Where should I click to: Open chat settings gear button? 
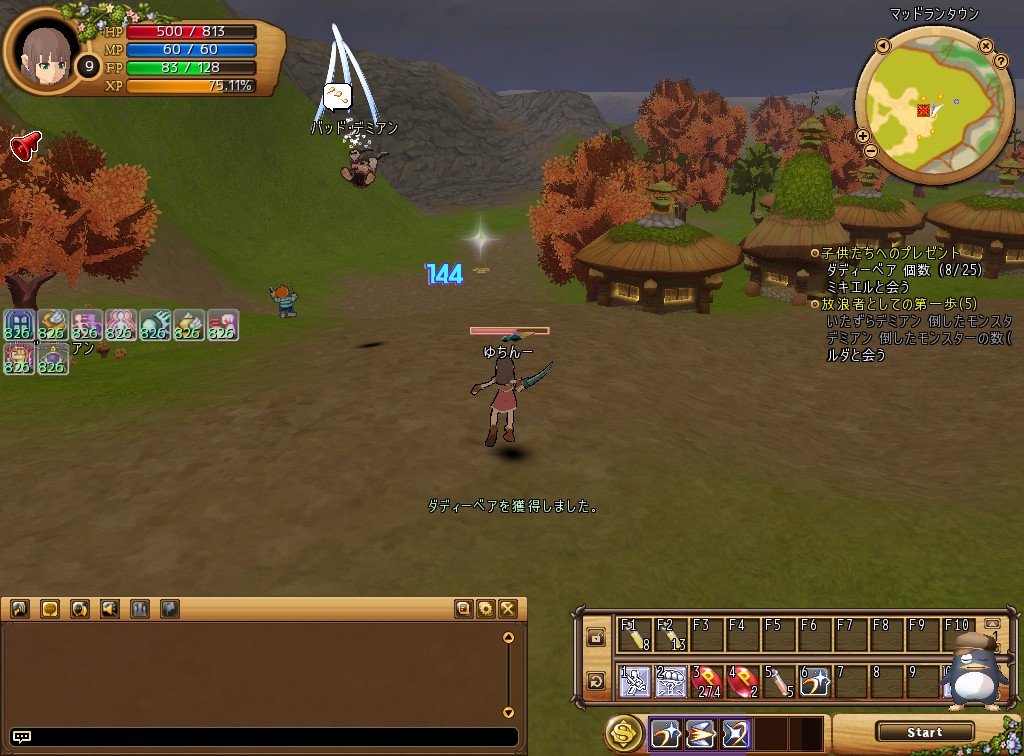[486, 608]
